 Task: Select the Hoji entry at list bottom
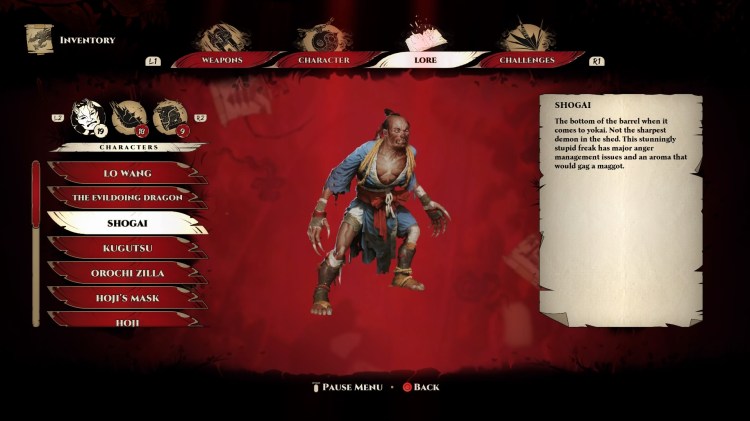[x=126, y=320]
